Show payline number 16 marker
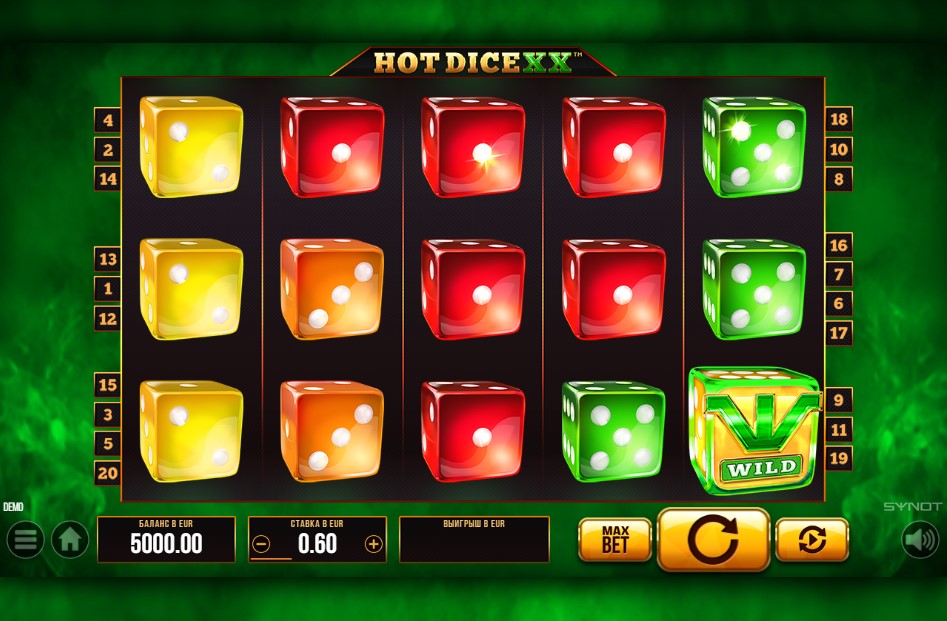 838,245
